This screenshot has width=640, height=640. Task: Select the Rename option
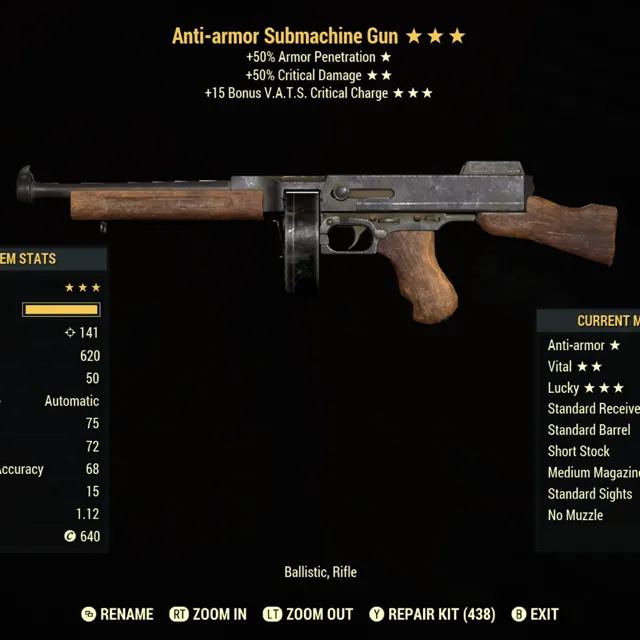click(x=118, y=614)
